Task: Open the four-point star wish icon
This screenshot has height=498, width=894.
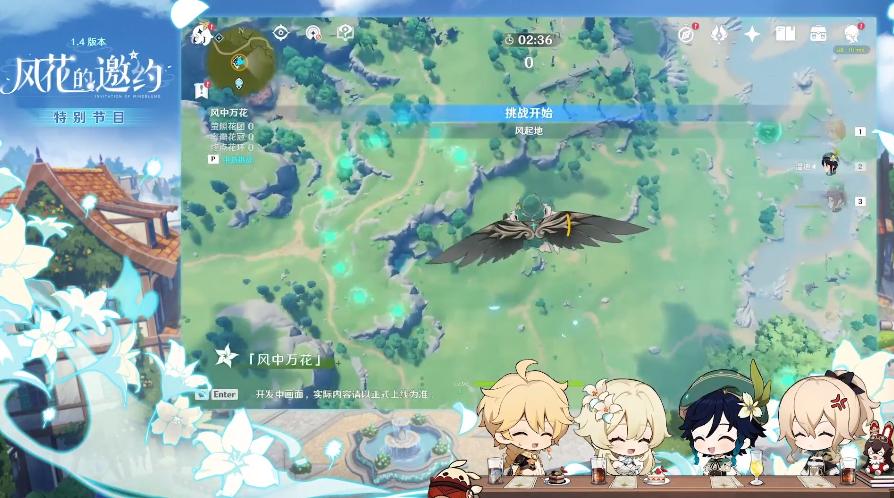Action: pos(752,34)
